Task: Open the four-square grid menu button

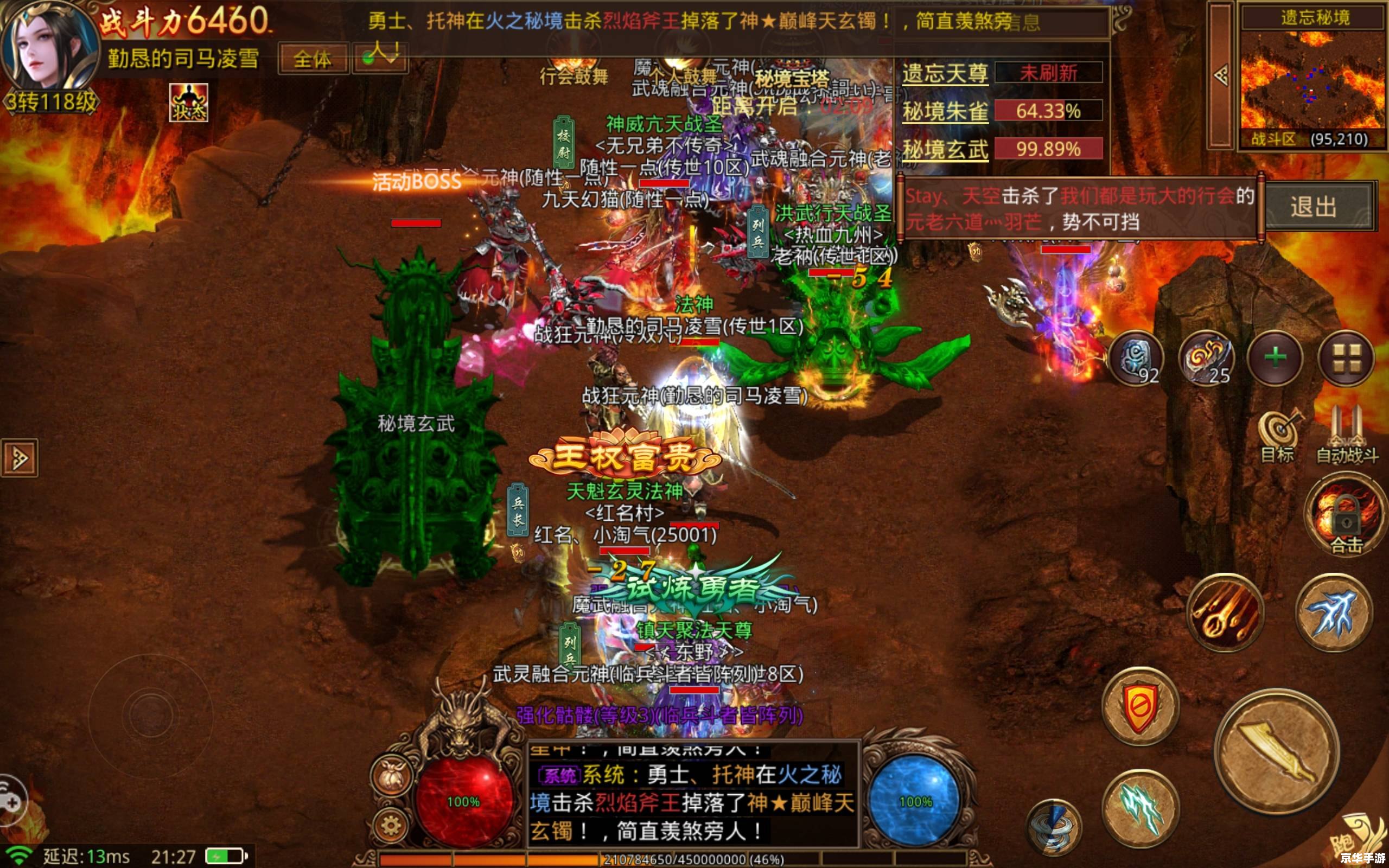Action: [x=1346, y=358]
